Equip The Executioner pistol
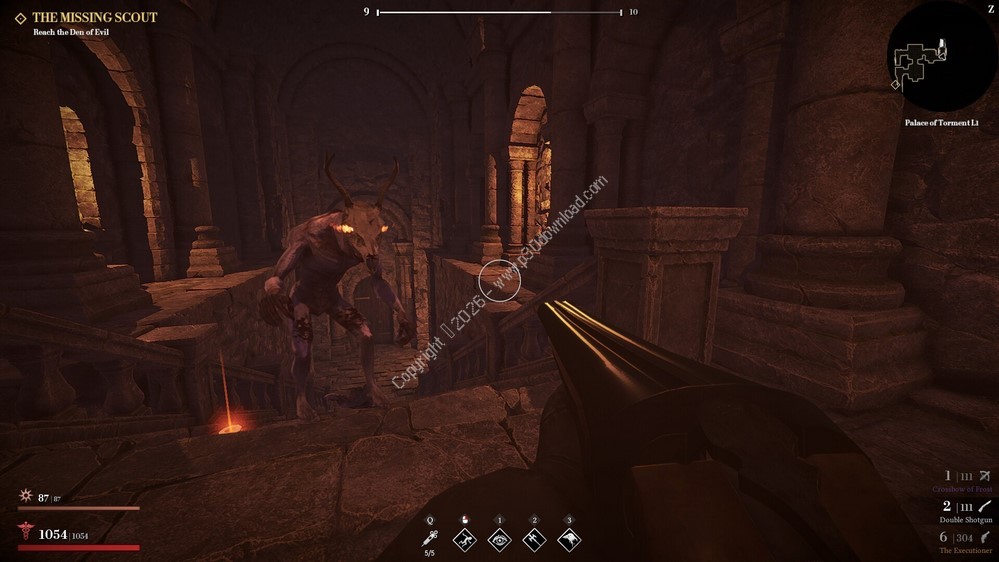Image resolution: width=999 pixels, height=562 pixels. [965, 542]
